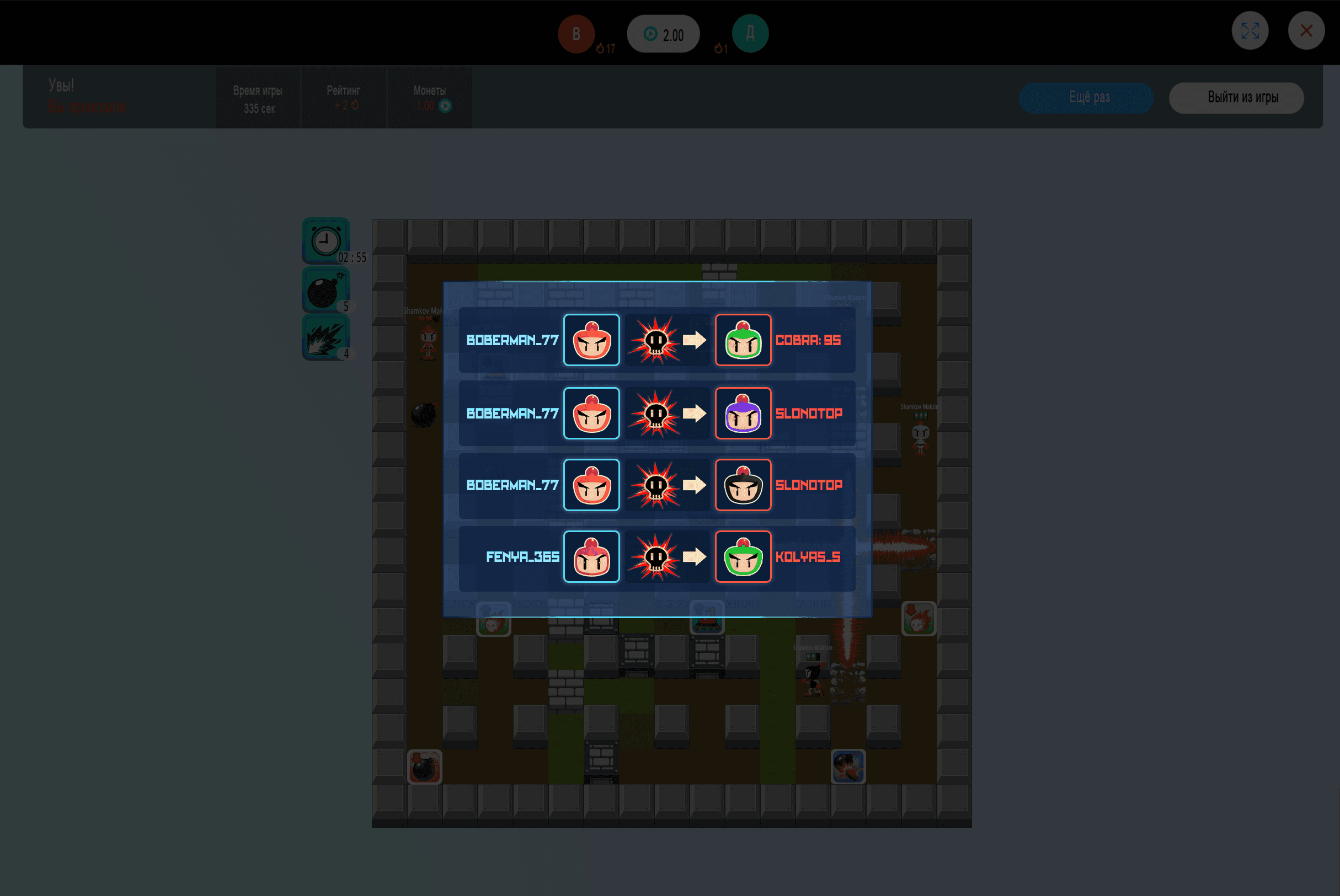This screenshot has width=1340, height=896.
Task: Close the game with the X icon
Action: [x=1307, y=30]
